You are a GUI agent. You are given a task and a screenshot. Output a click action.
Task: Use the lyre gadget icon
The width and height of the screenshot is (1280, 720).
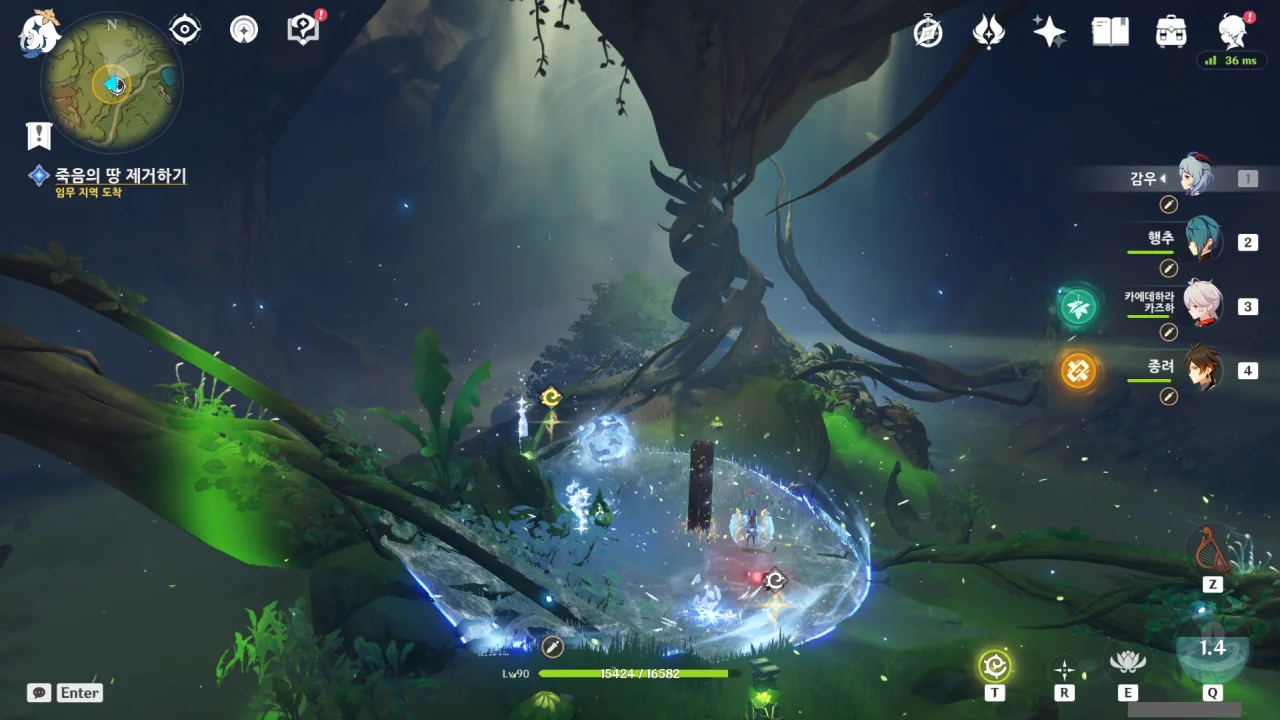click(x=1212, y=550)
